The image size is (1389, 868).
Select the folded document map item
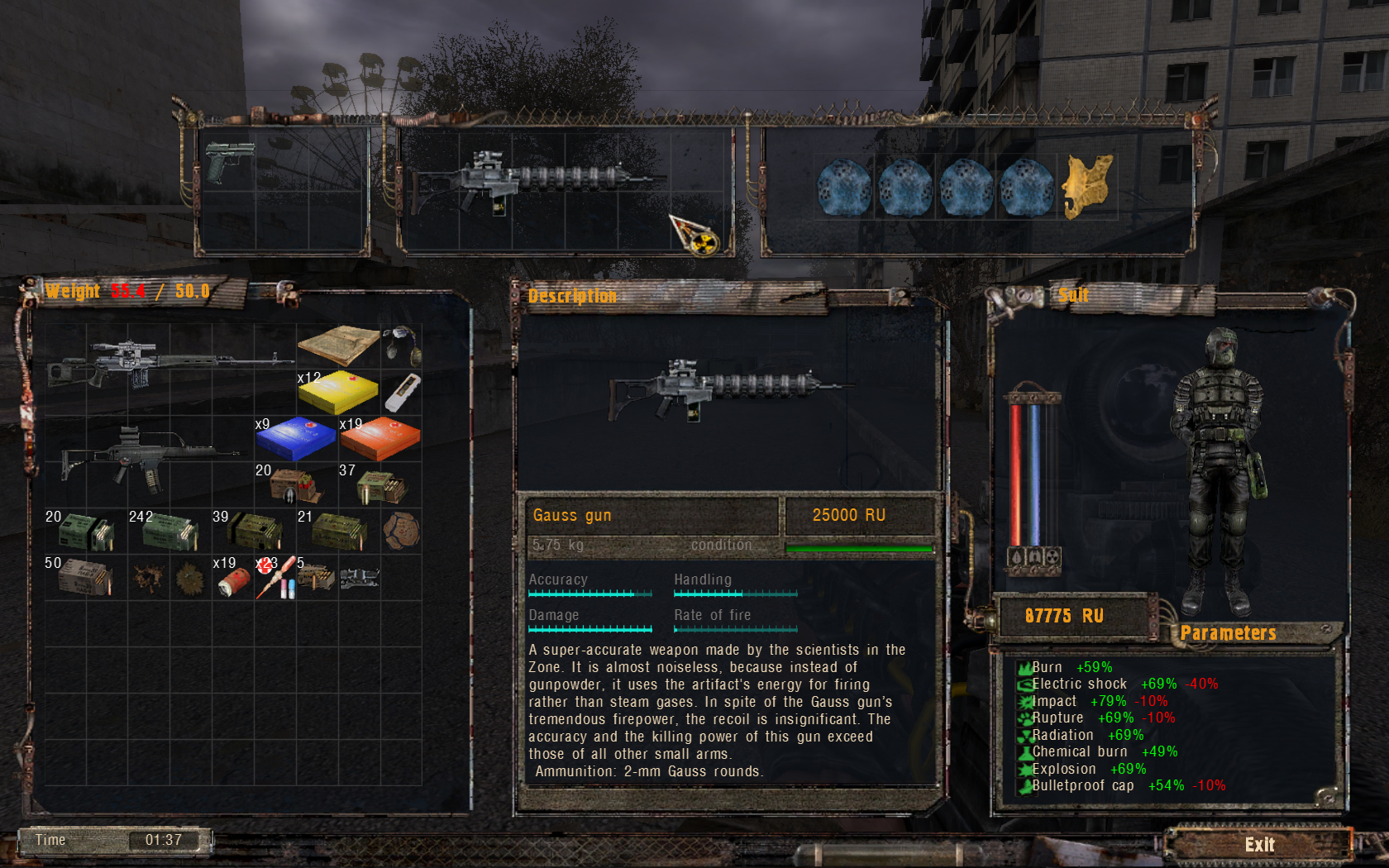[338, 344]
